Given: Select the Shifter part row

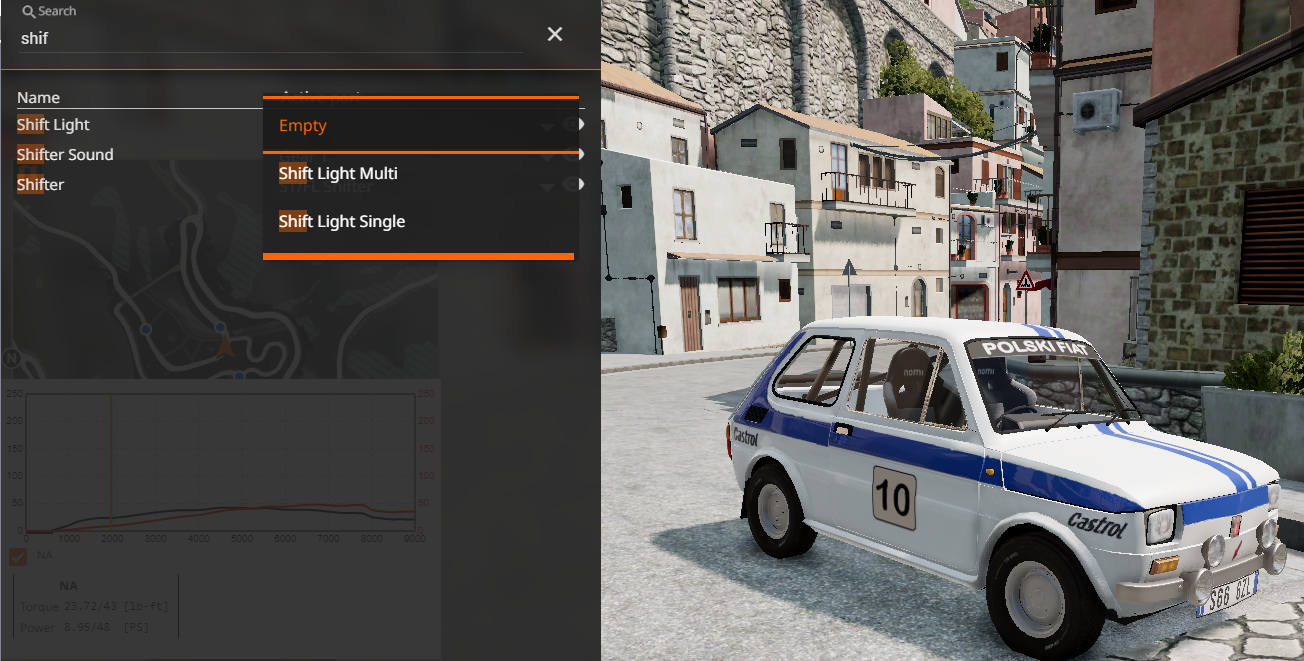Looking at the screenshot, I should coord(41,185).
